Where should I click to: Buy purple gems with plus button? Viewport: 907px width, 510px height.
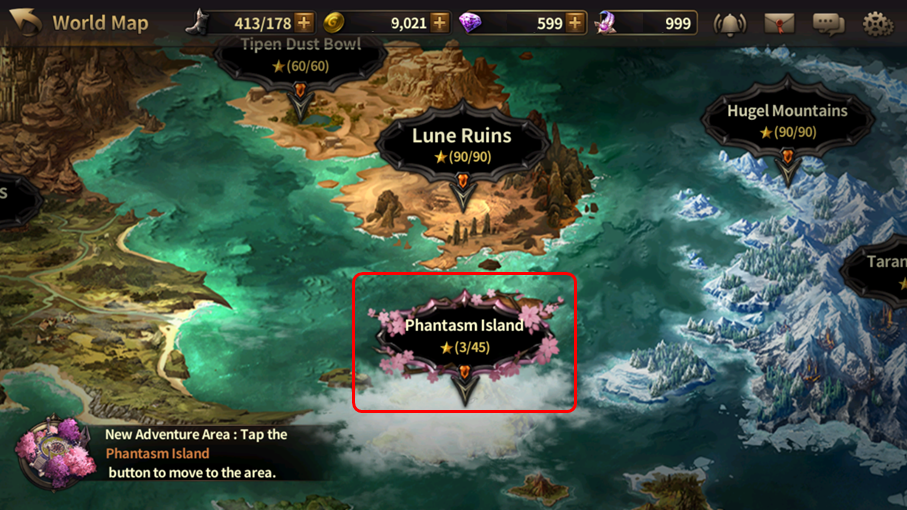coord(576,23)
